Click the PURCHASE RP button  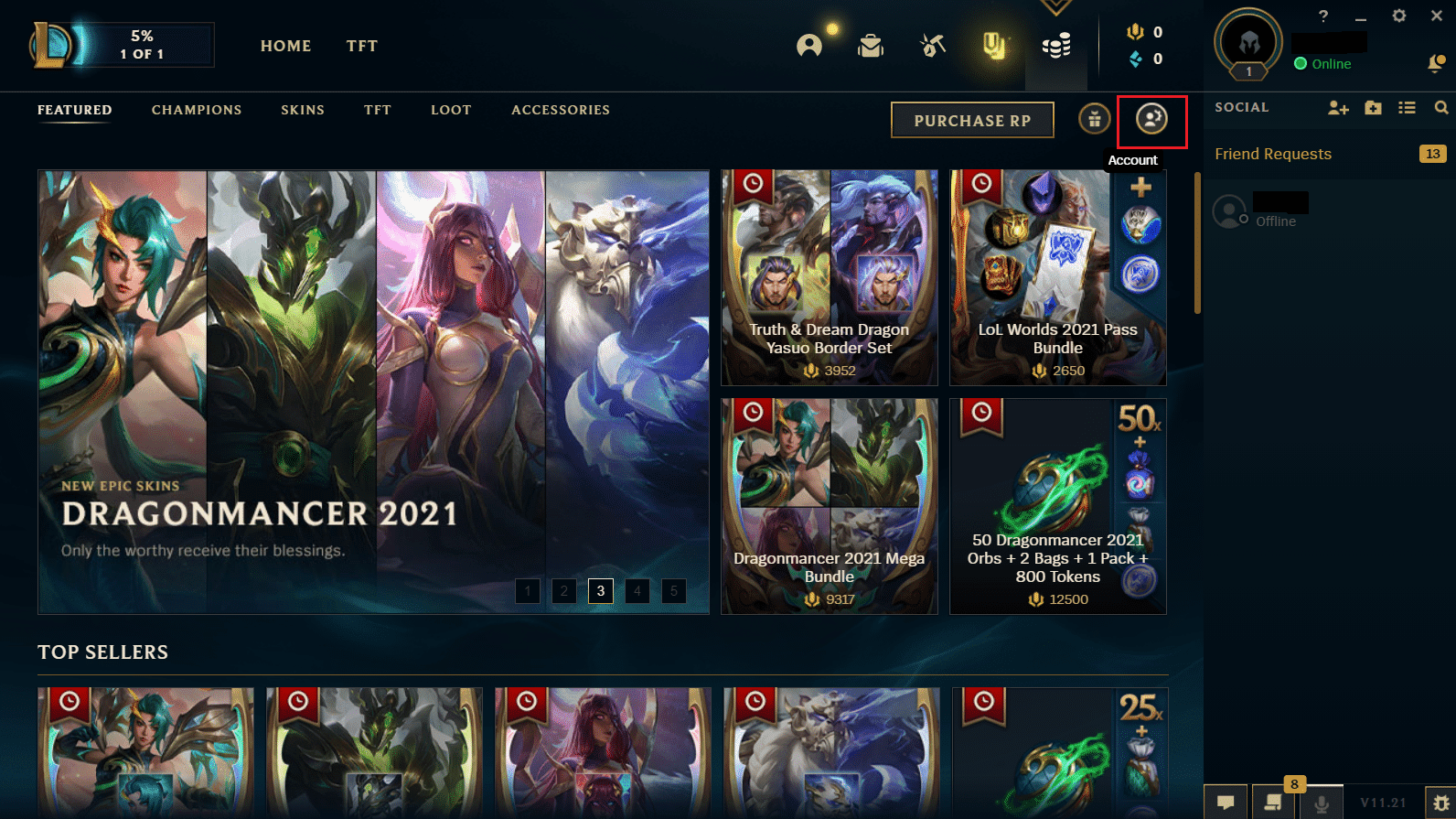972,120
